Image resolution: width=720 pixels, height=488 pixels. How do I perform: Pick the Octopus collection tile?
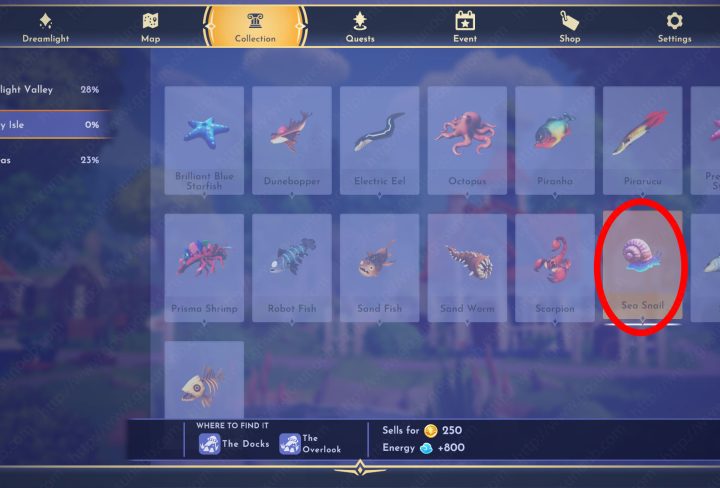coord(467,140)
